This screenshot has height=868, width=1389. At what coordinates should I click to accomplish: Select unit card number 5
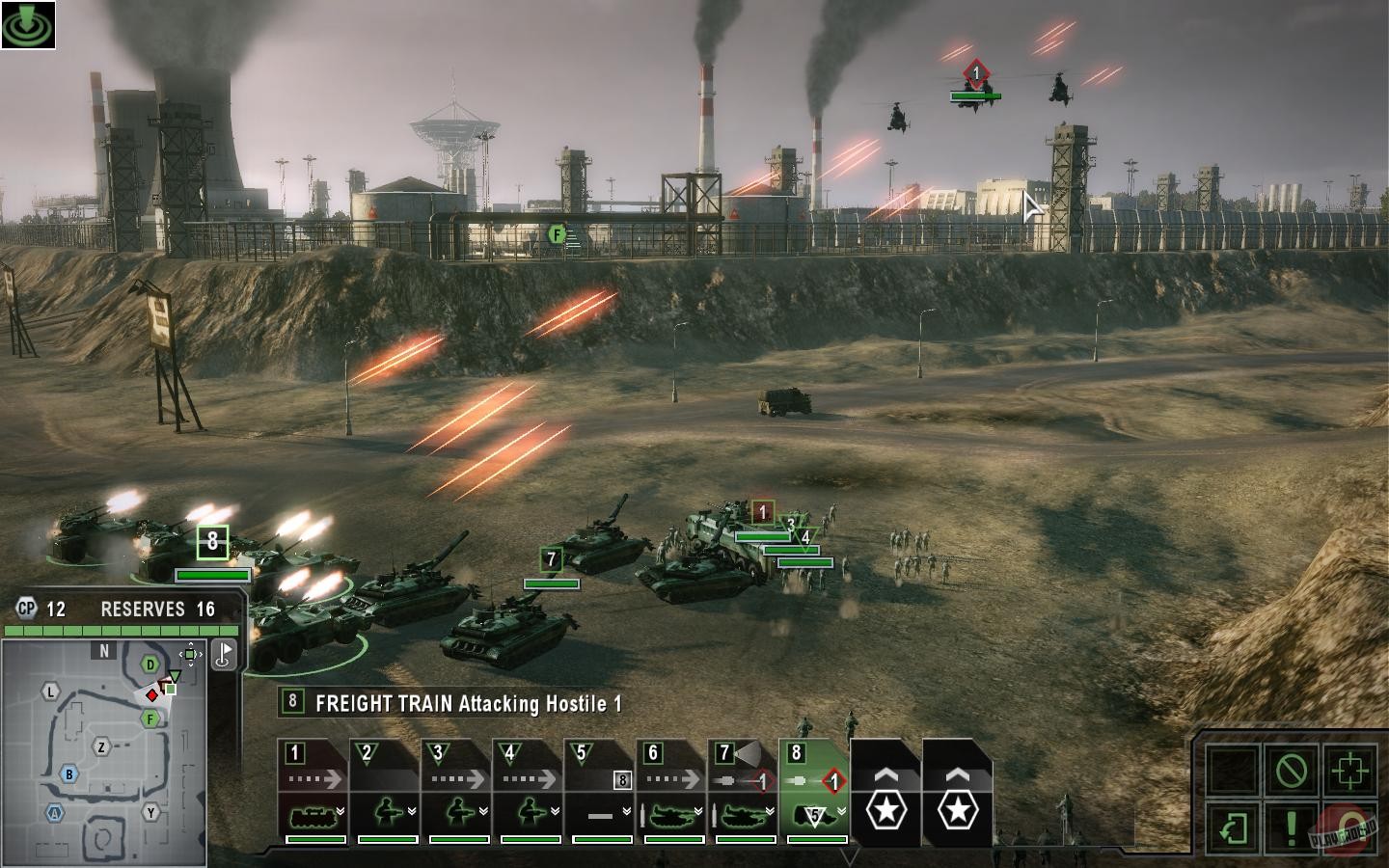[600, 791]
